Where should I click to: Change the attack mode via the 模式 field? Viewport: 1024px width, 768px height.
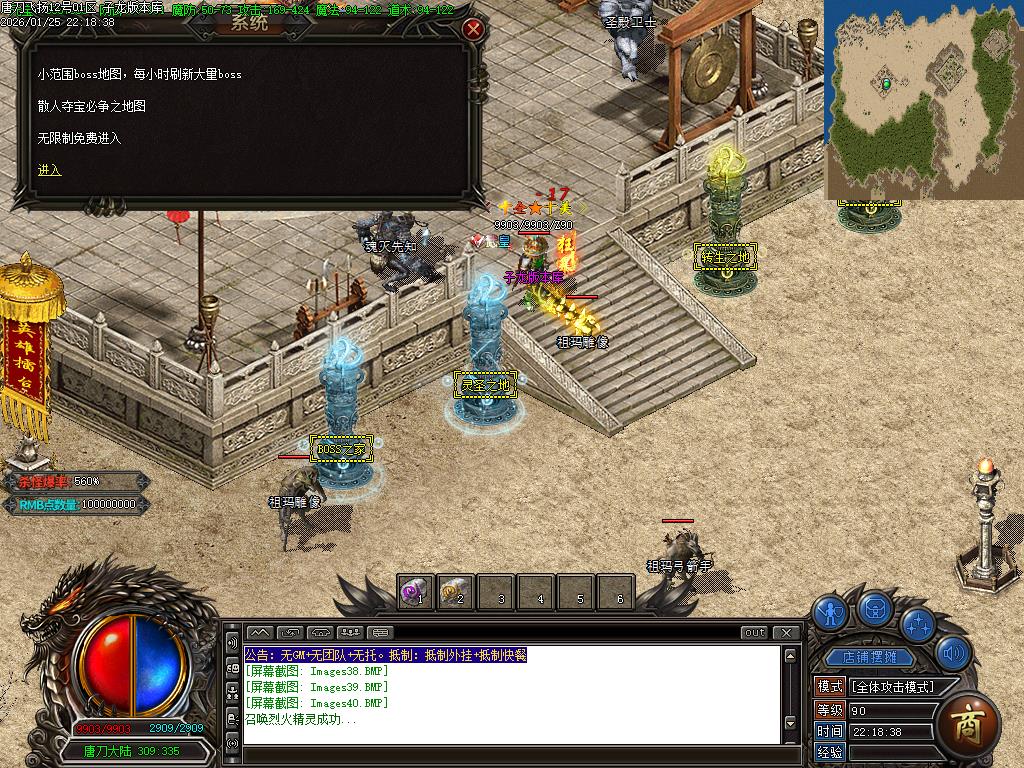point(891,687)
